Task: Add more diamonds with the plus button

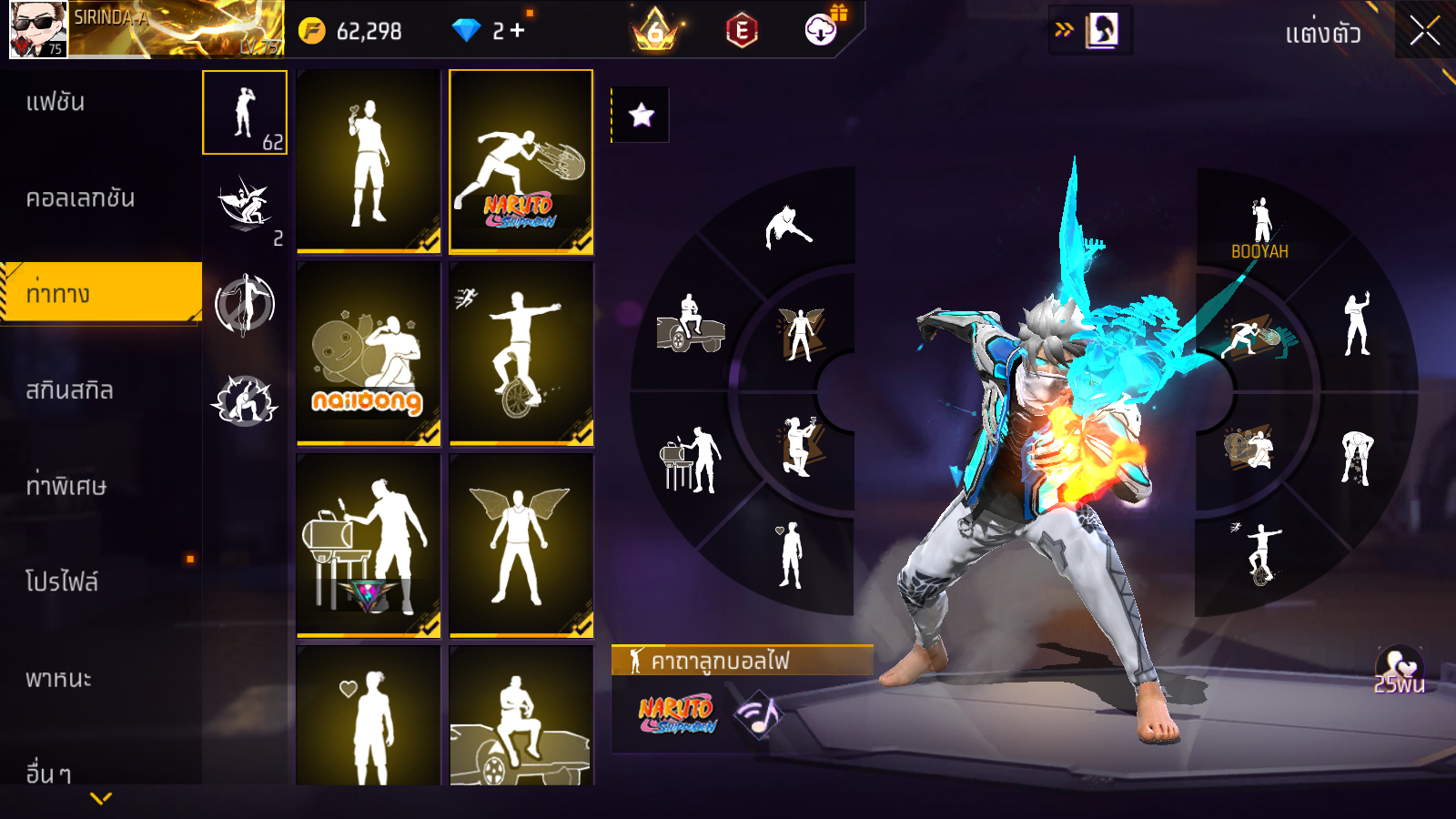Action: [518, 31]
